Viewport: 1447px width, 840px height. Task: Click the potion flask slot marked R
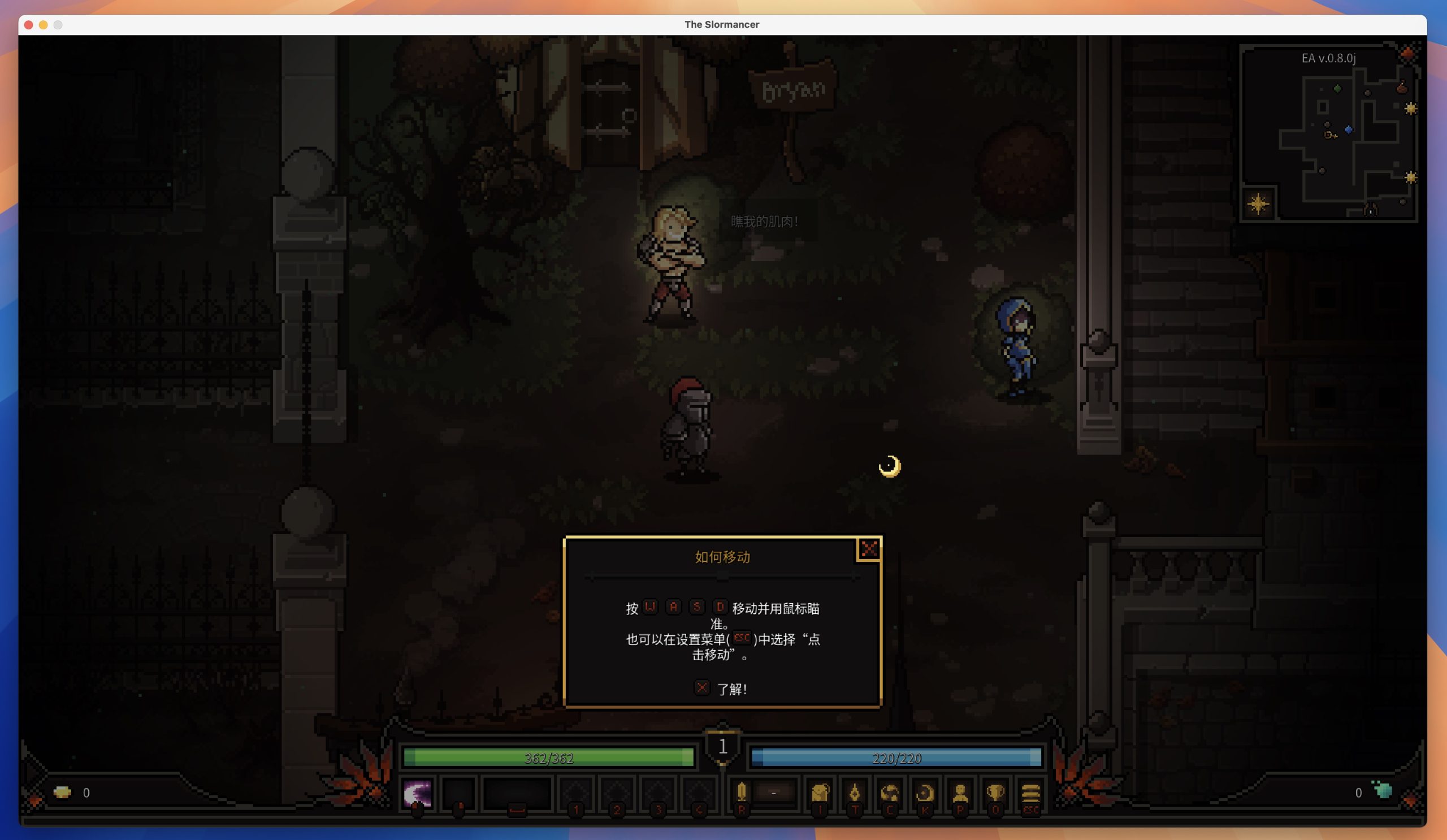(741, 793)
